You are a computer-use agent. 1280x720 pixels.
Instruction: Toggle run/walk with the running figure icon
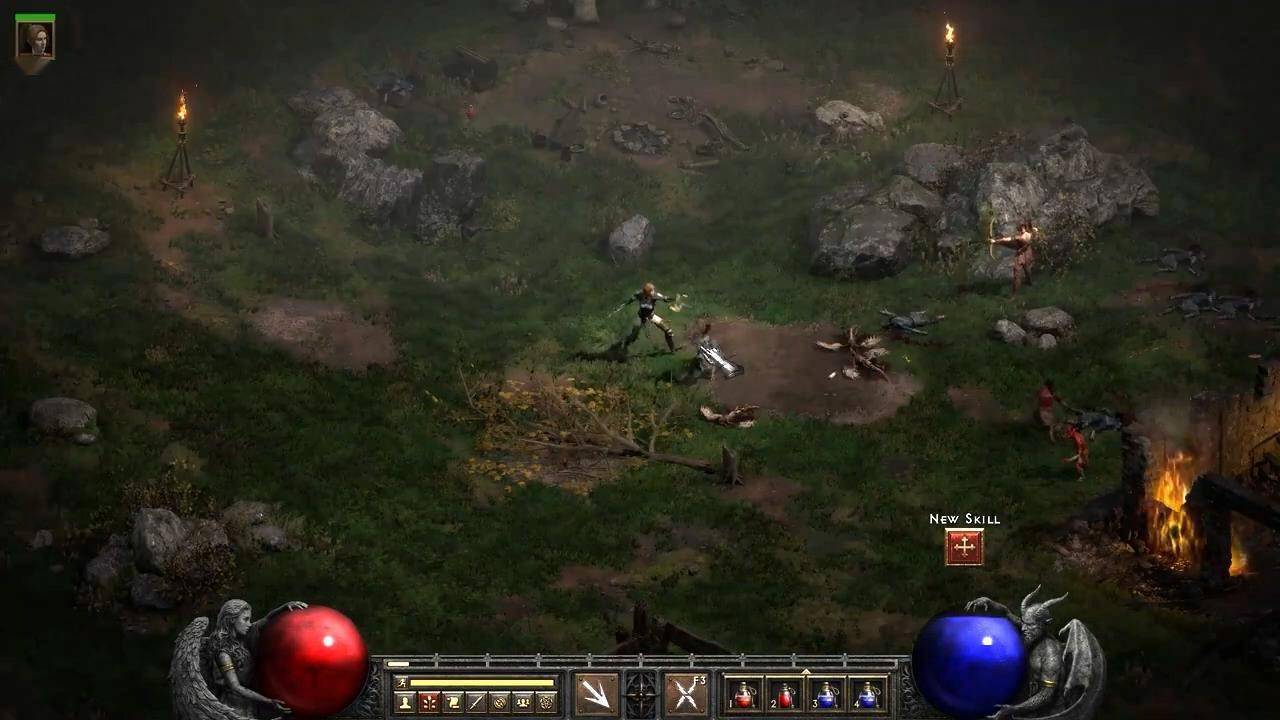(401, 684)
